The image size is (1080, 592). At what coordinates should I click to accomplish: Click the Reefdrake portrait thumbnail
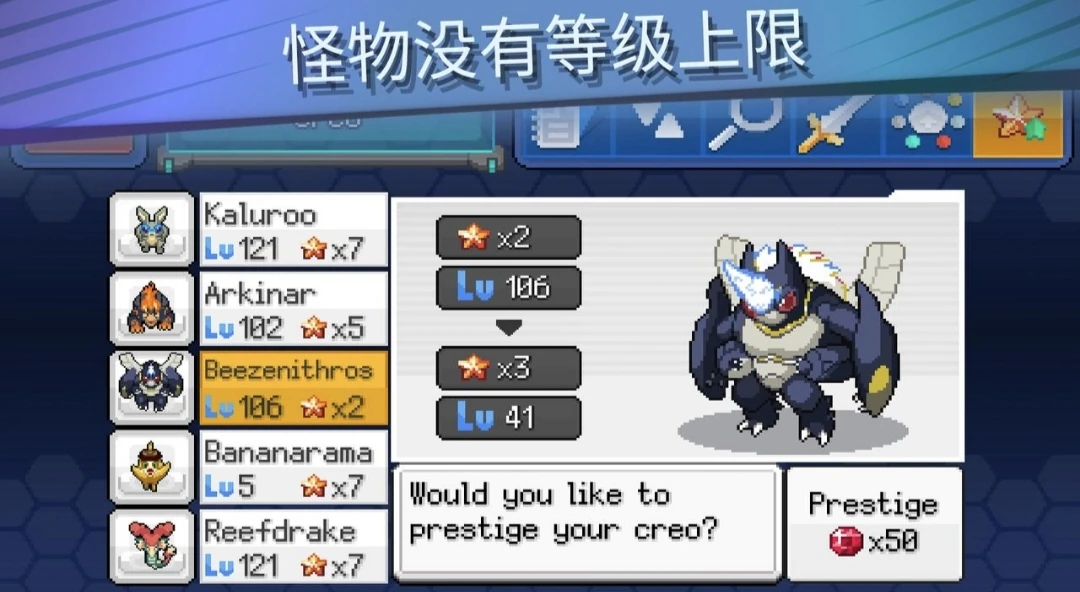[x=152, y=546]
